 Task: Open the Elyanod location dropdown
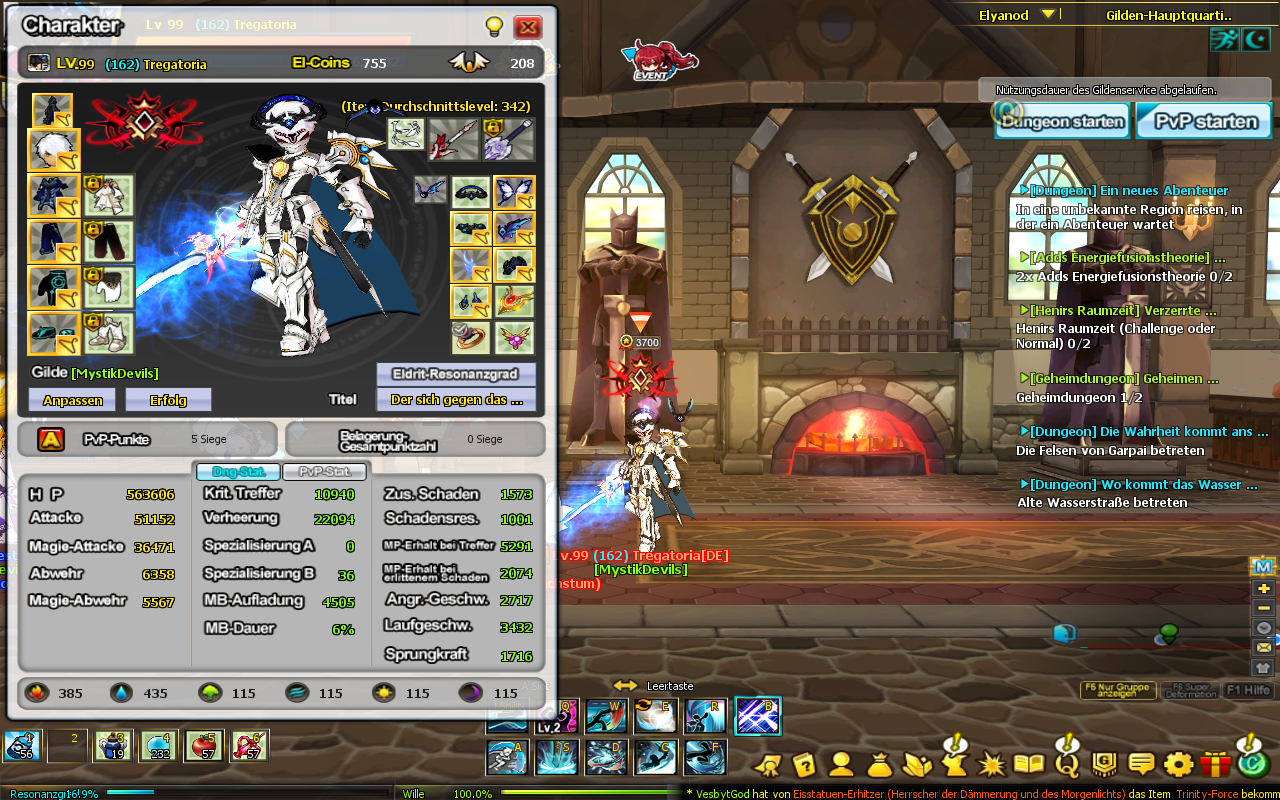[x=1048, y=15]
